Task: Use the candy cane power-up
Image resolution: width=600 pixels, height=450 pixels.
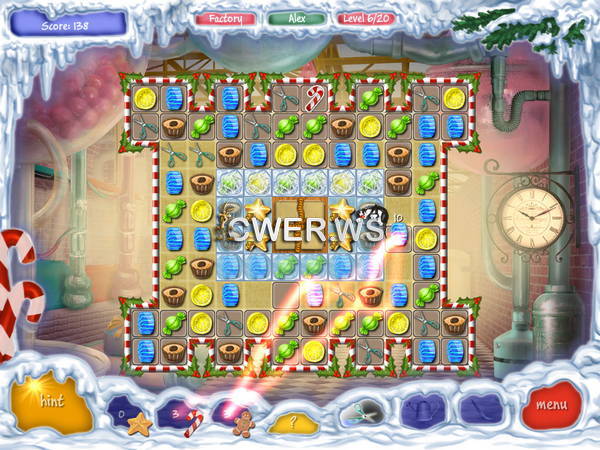Action: [x=195, y=421]
